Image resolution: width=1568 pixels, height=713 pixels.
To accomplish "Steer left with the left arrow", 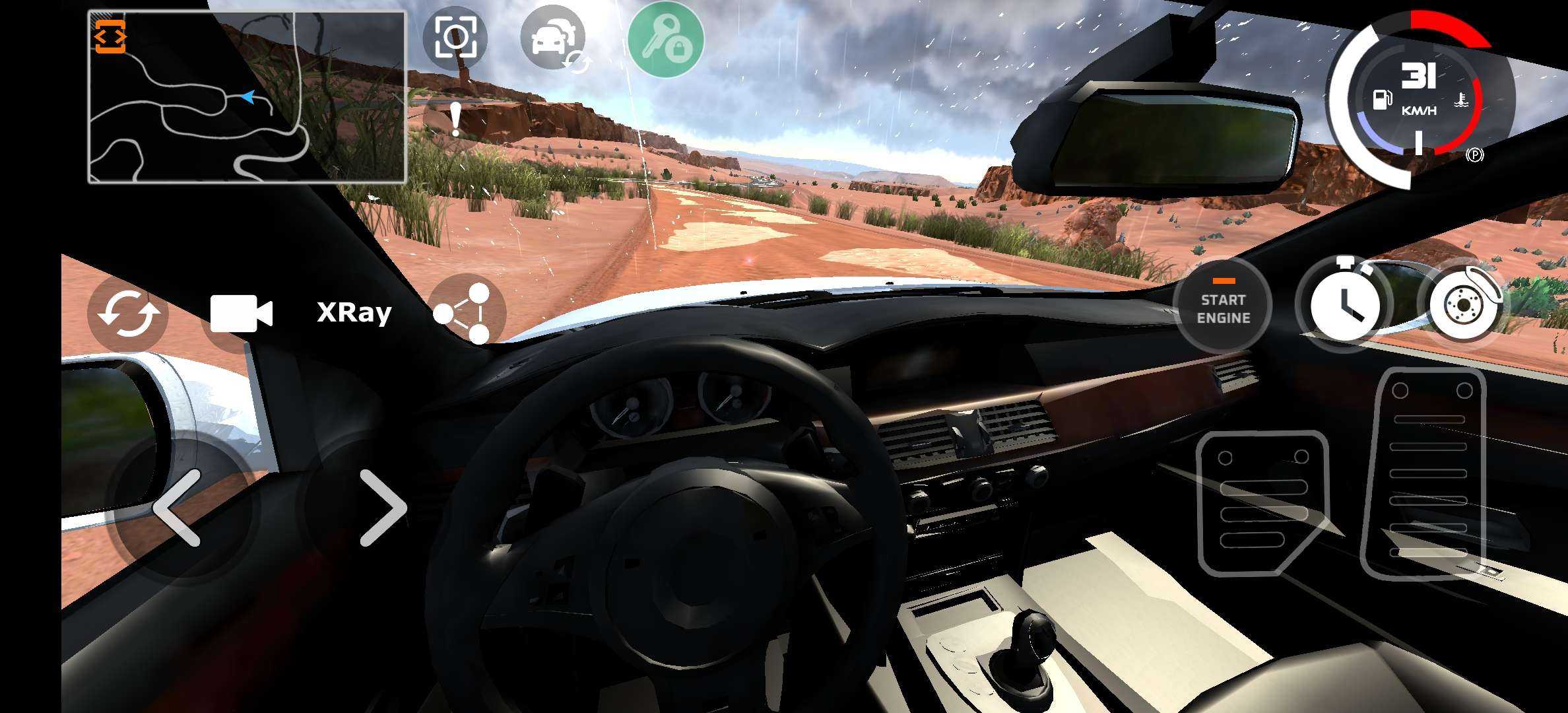I will pyautogui.click(x=177, y=508).
